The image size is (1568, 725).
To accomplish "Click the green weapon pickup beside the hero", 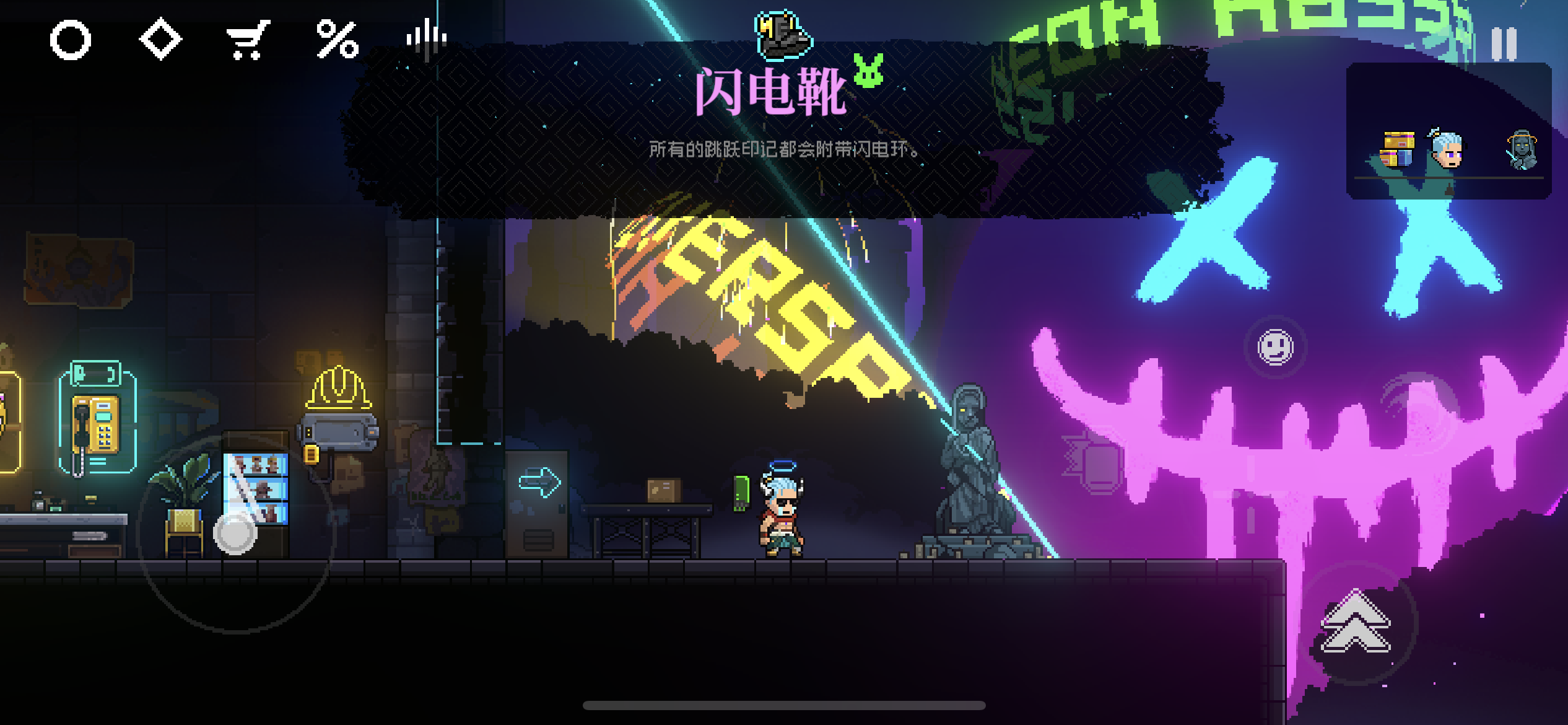I will click(742, 491).
